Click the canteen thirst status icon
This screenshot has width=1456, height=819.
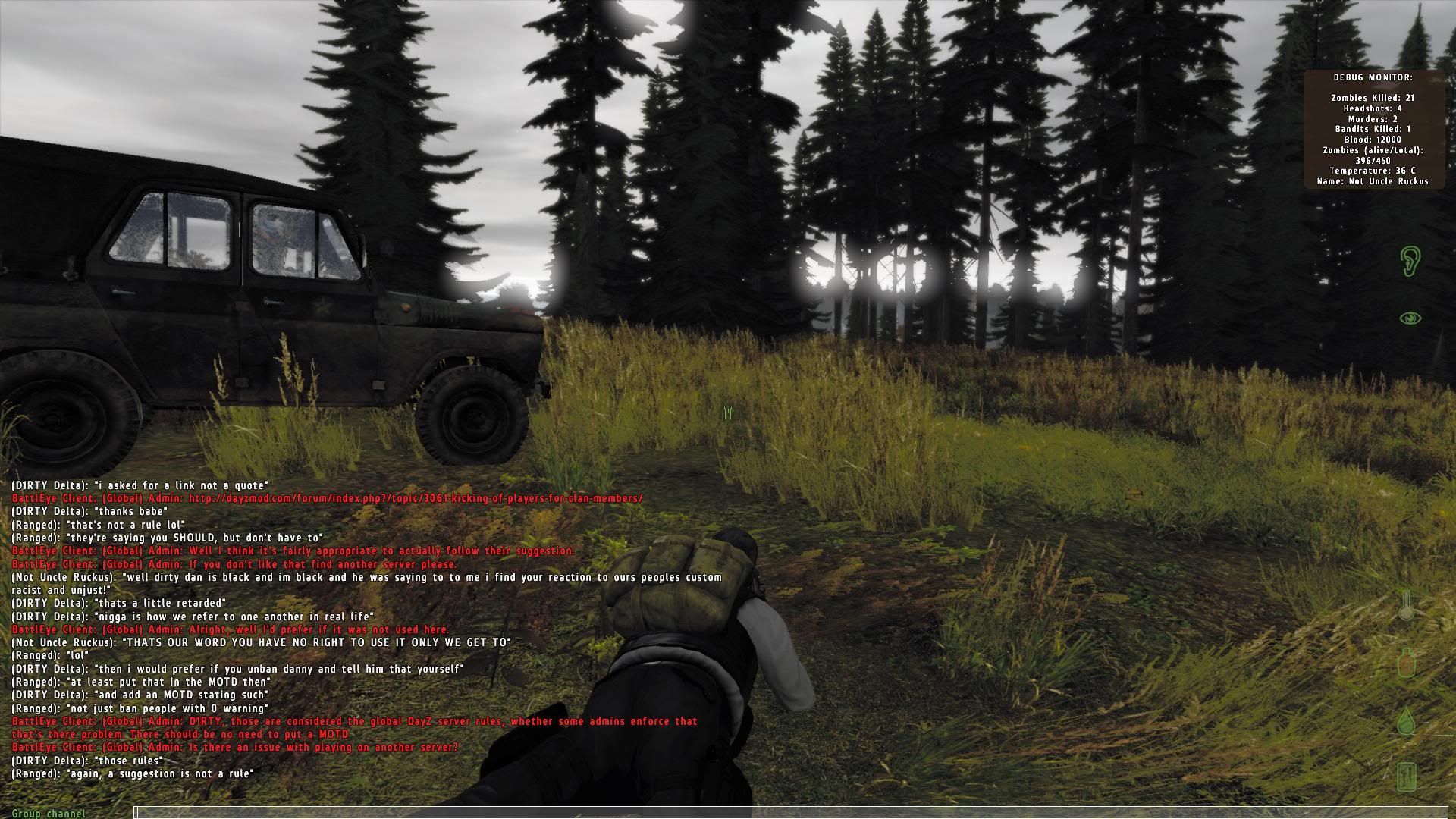(x=1407, y=662)
